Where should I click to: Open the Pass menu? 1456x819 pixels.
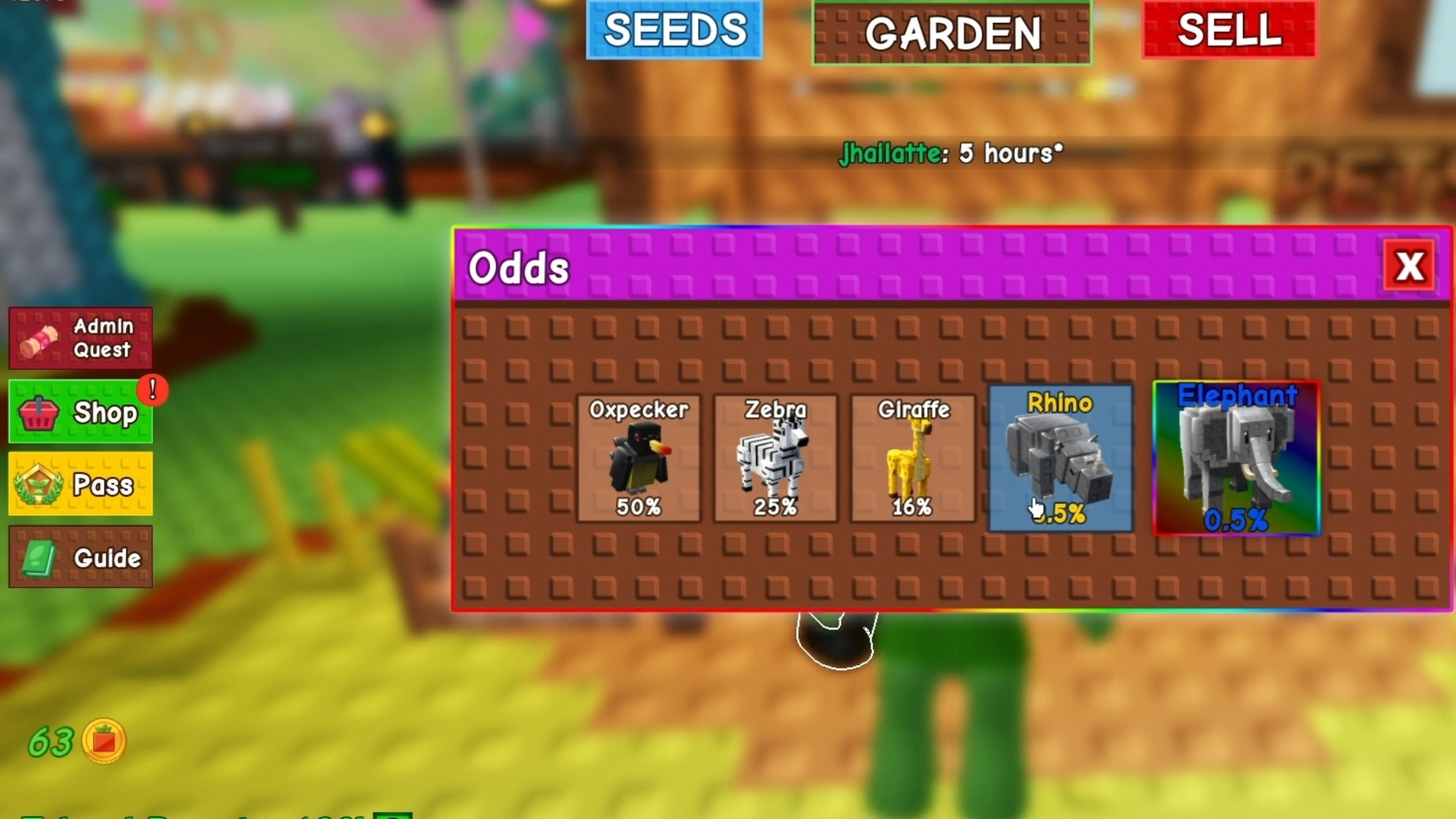point(81,484)
